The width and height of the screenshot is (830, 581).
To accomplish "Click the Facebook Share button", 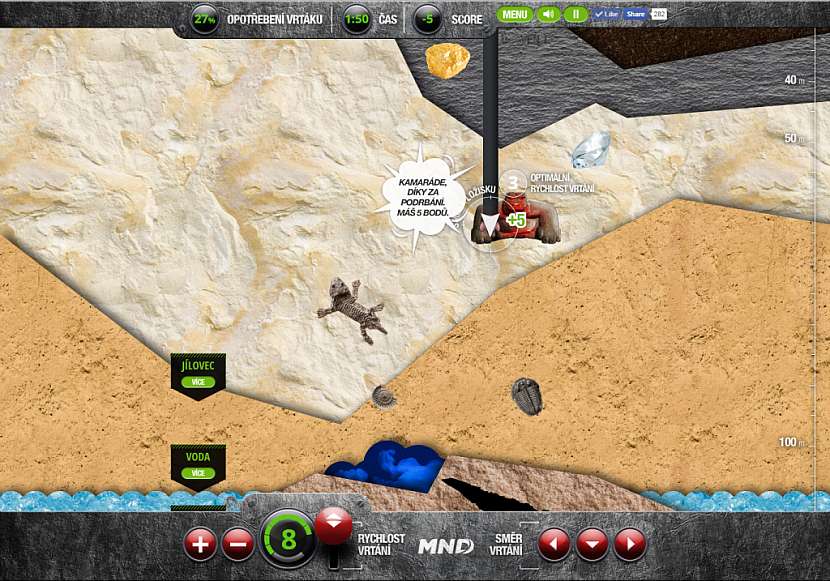I will click(634, 15).
